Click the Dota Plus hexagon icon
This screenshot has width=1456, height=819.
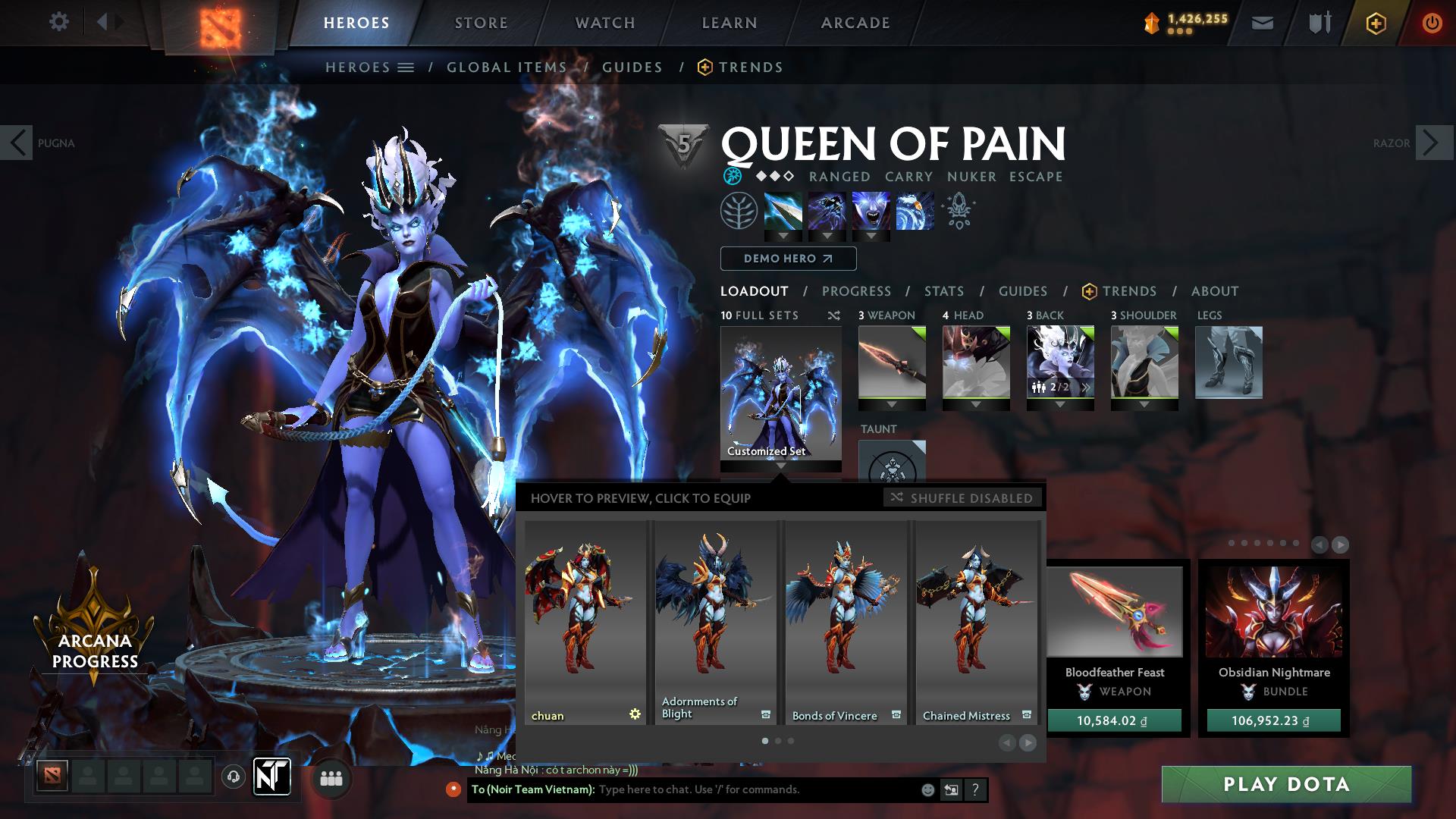coord(1376,23)
